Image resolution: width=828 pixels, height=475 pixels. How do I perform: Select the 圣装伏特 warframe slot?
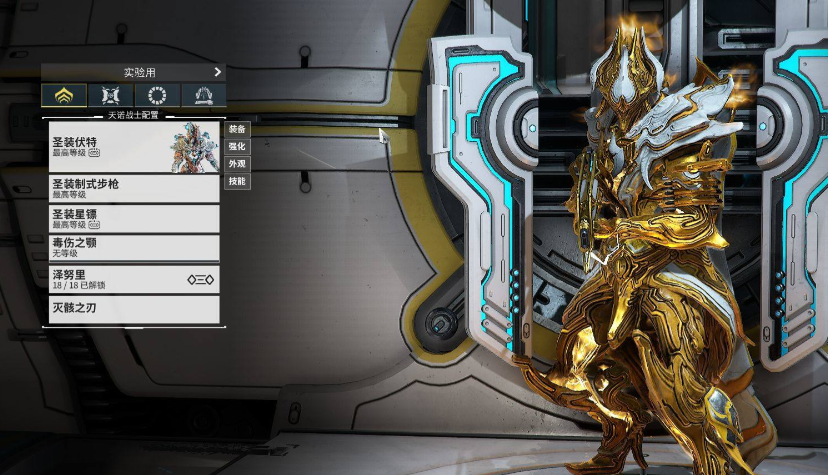point(134,146)
